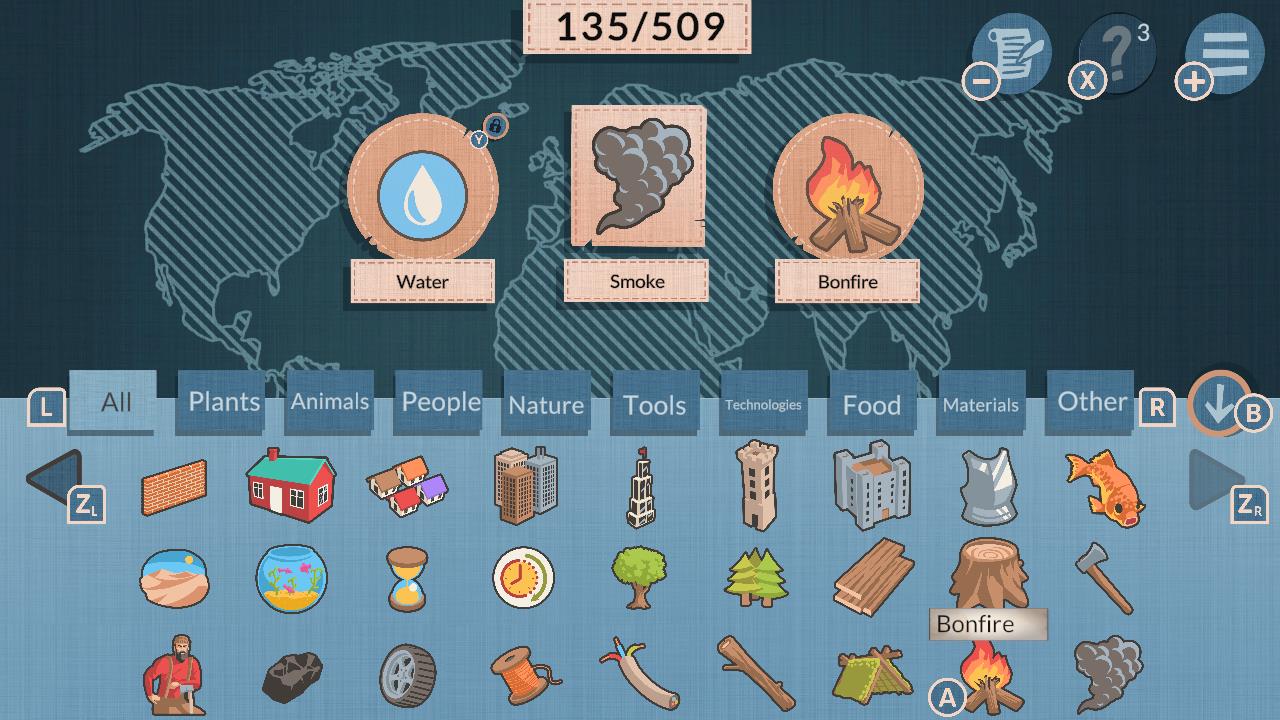Choose the hourglass element
The image size is (1280, 720).
click(x=406, y=580)
